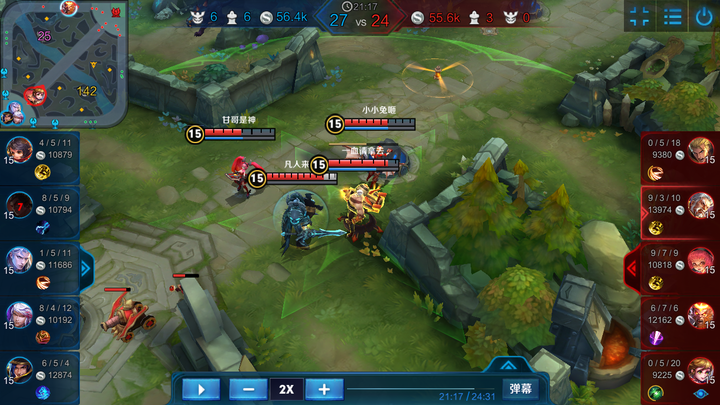
Task: Open the 弹幕 bullet comments
Action: 521,388
